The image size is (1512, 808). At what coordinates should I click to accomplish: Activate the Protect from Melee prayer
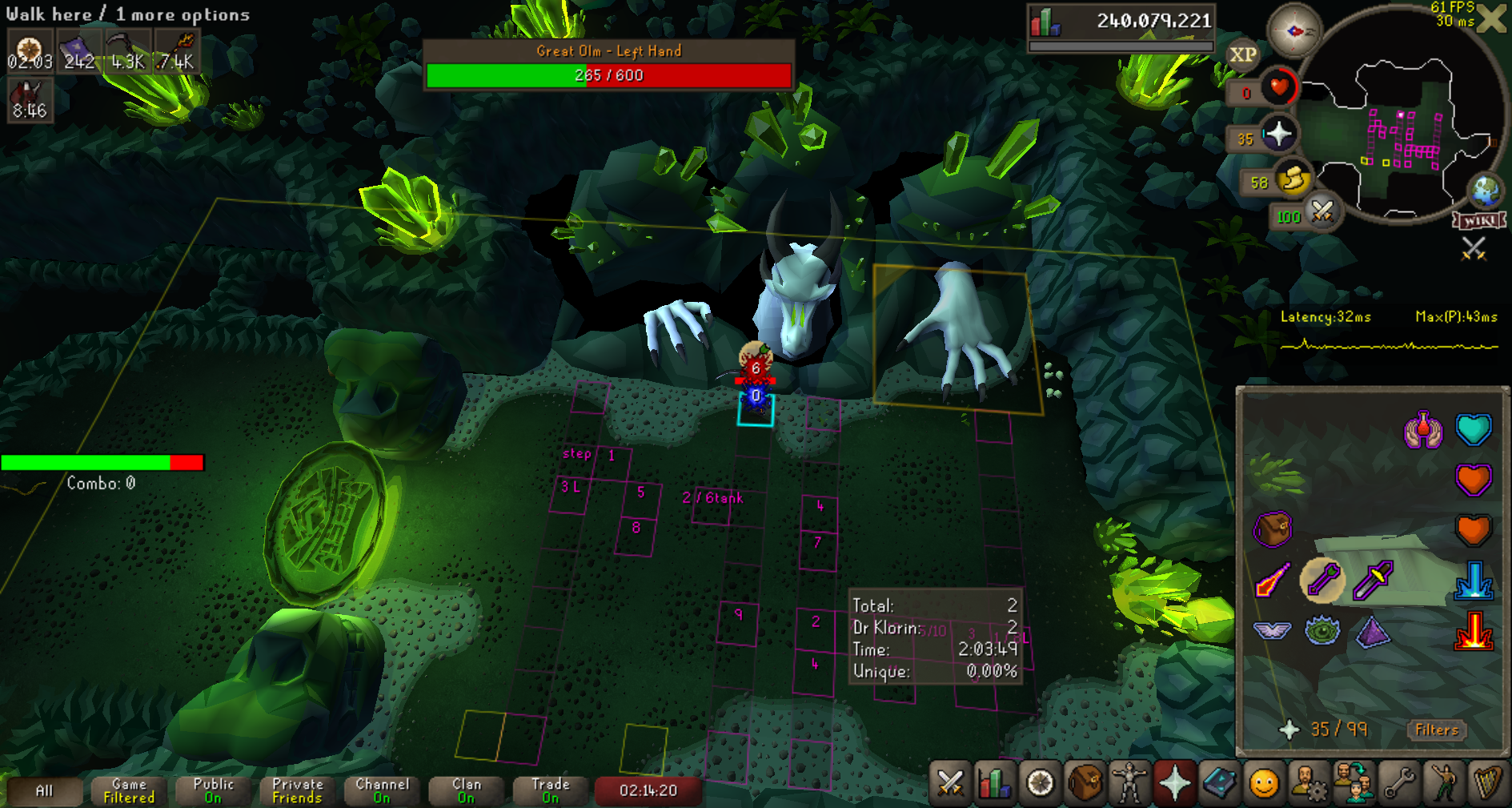click(1373, 580)
